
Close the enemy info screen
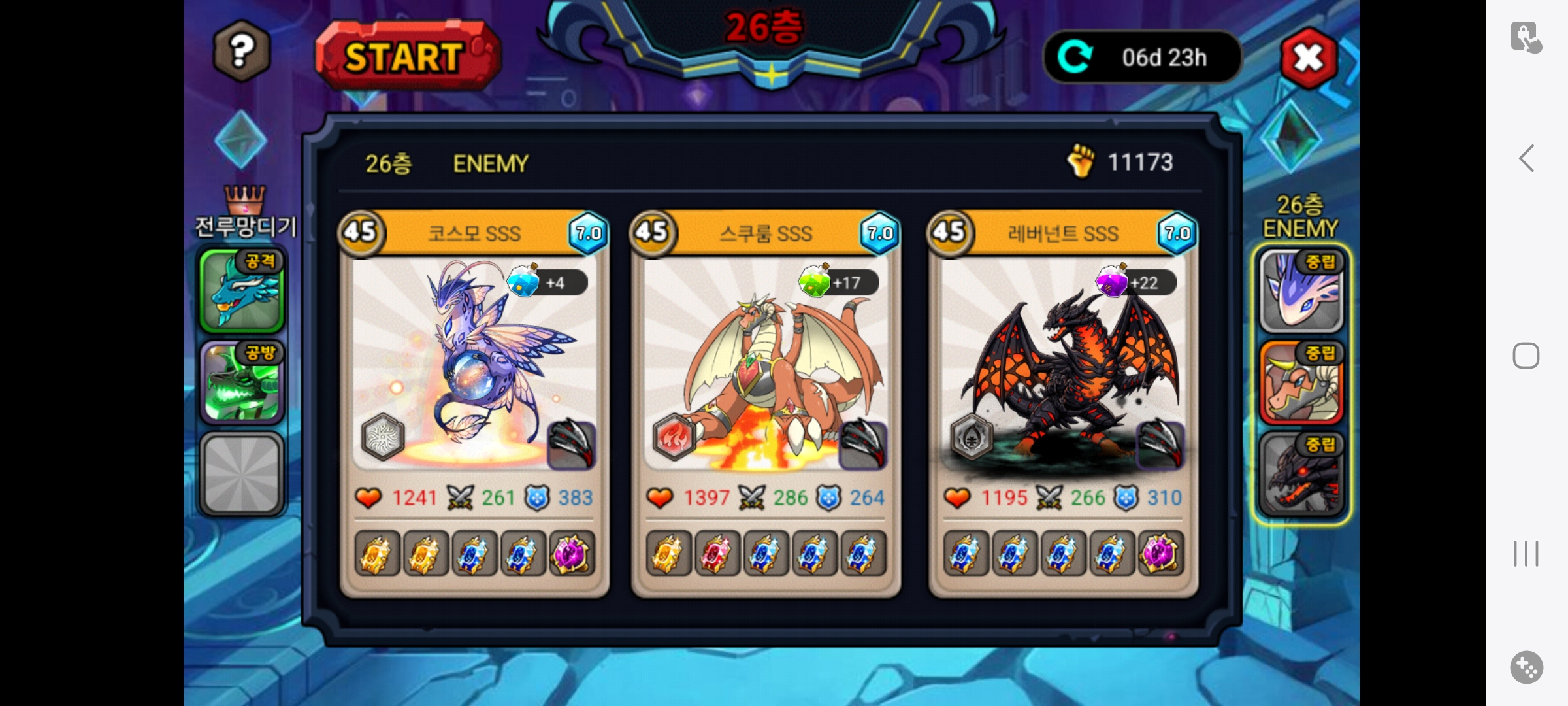(x=1308, y=58)
